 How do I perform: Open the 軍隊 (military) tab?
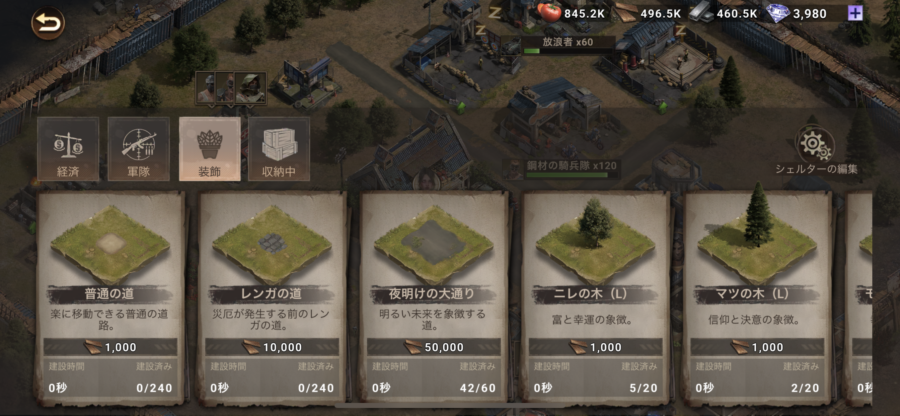point(138,149)
